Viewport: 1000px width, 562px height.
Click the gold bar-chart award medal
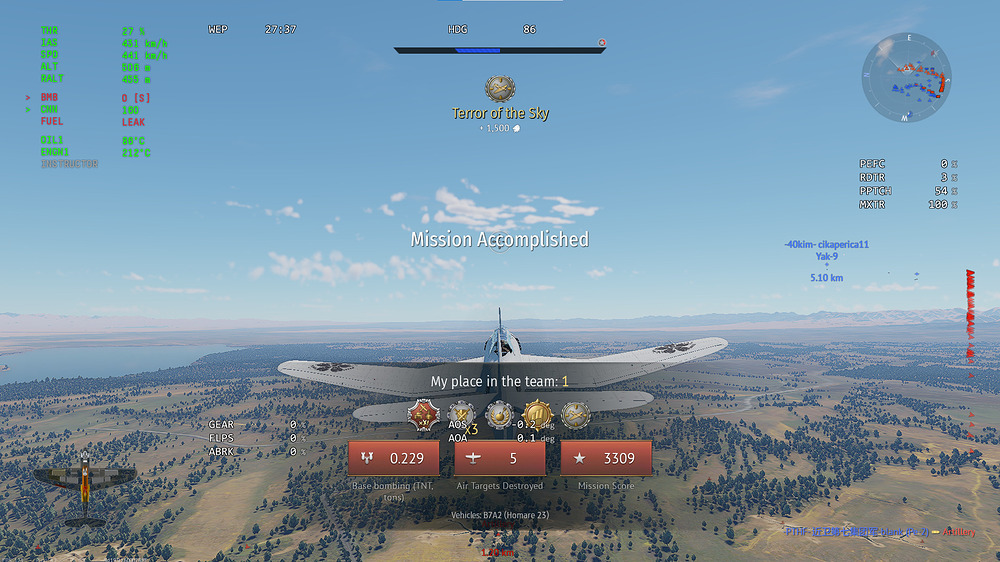pyautogui.click(x=538, y=414)
